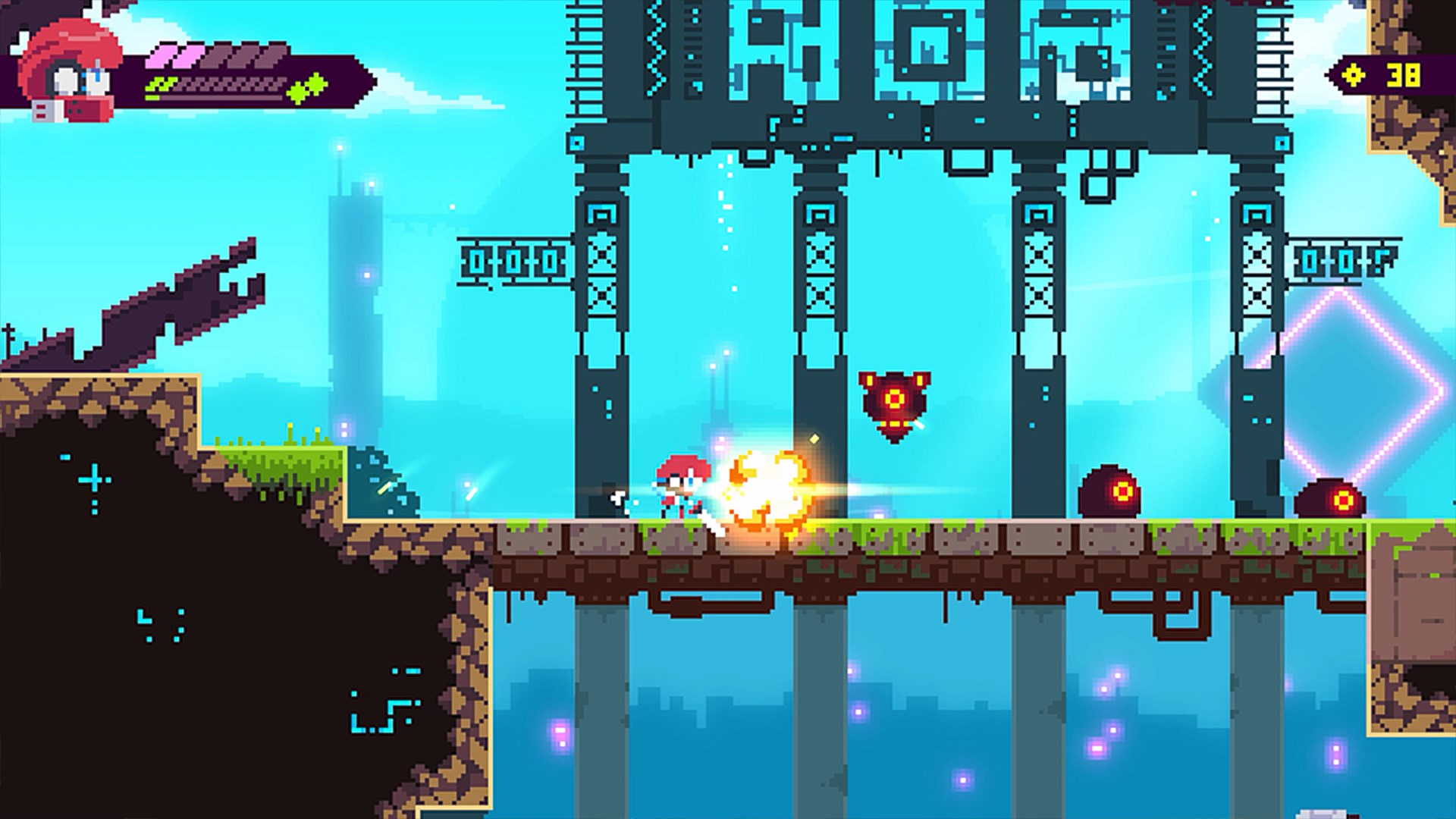Click the dragon-shaped rock silhouette
1456x819 pixels.
[174, 303]
